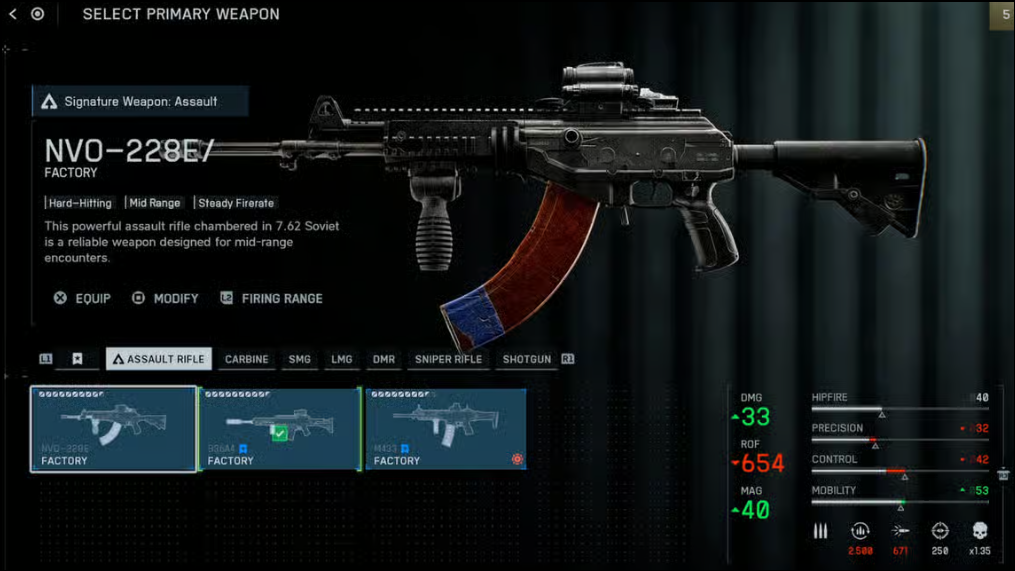
Task: Enter the Firing Range
Action: pyautogui.click(x=271, y=298)
